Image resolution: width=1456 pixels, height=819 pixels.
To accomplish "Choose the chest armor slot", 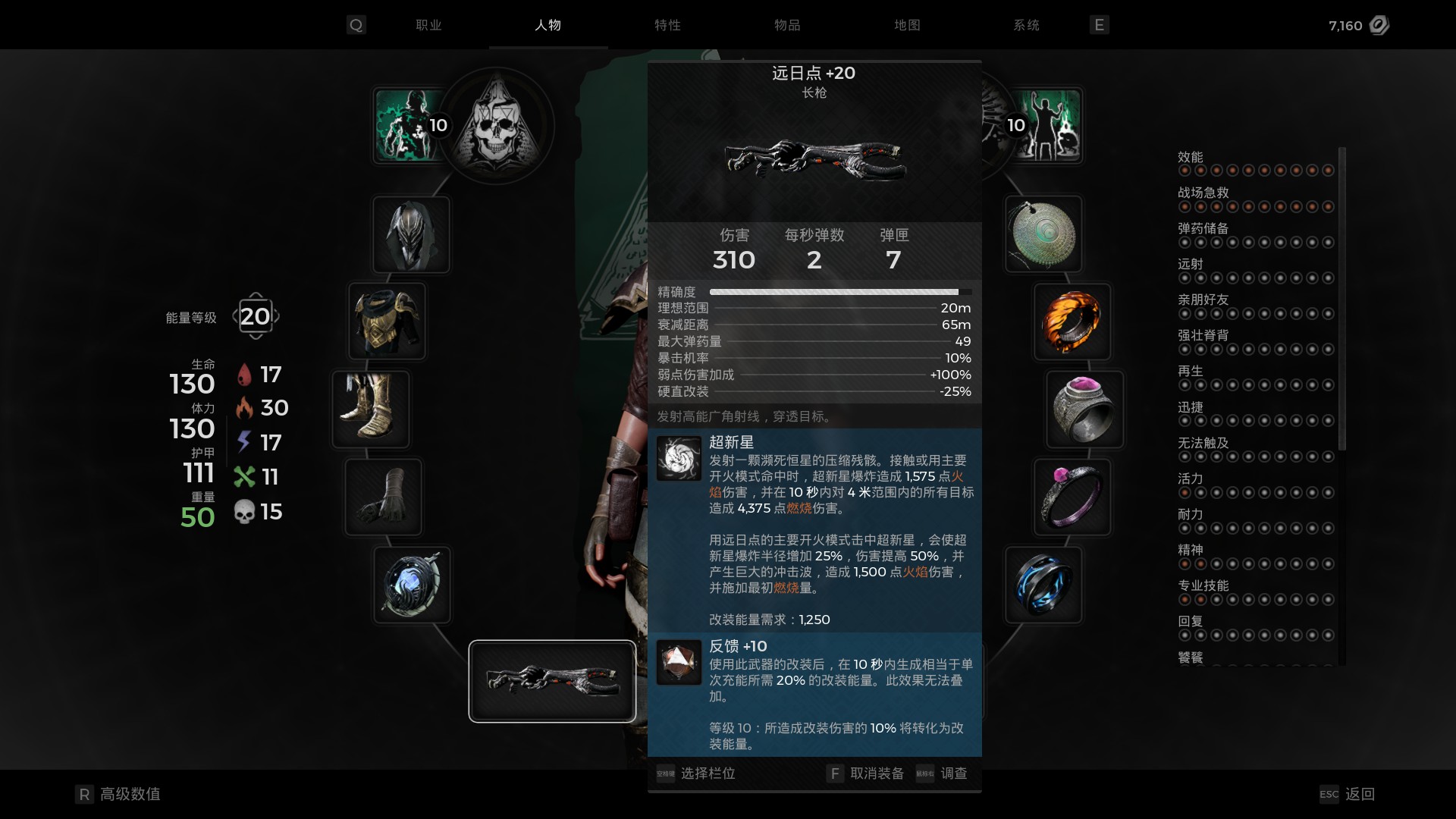I will 387,322.
